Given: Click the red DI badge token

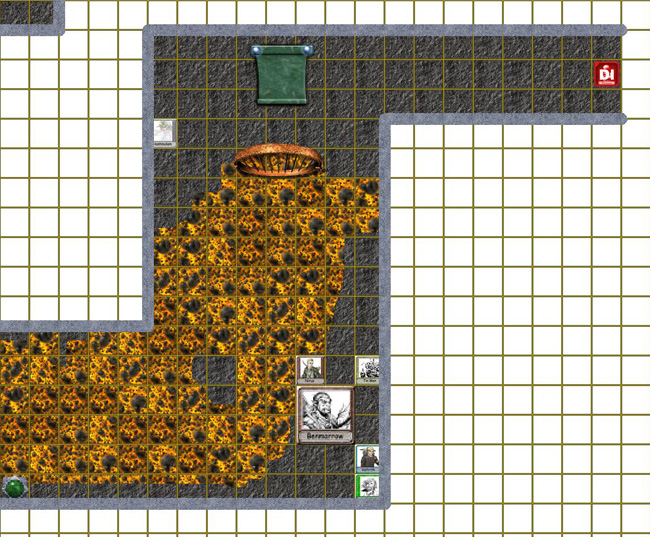Looking at the screenshot, I should [x=607, y=74].
